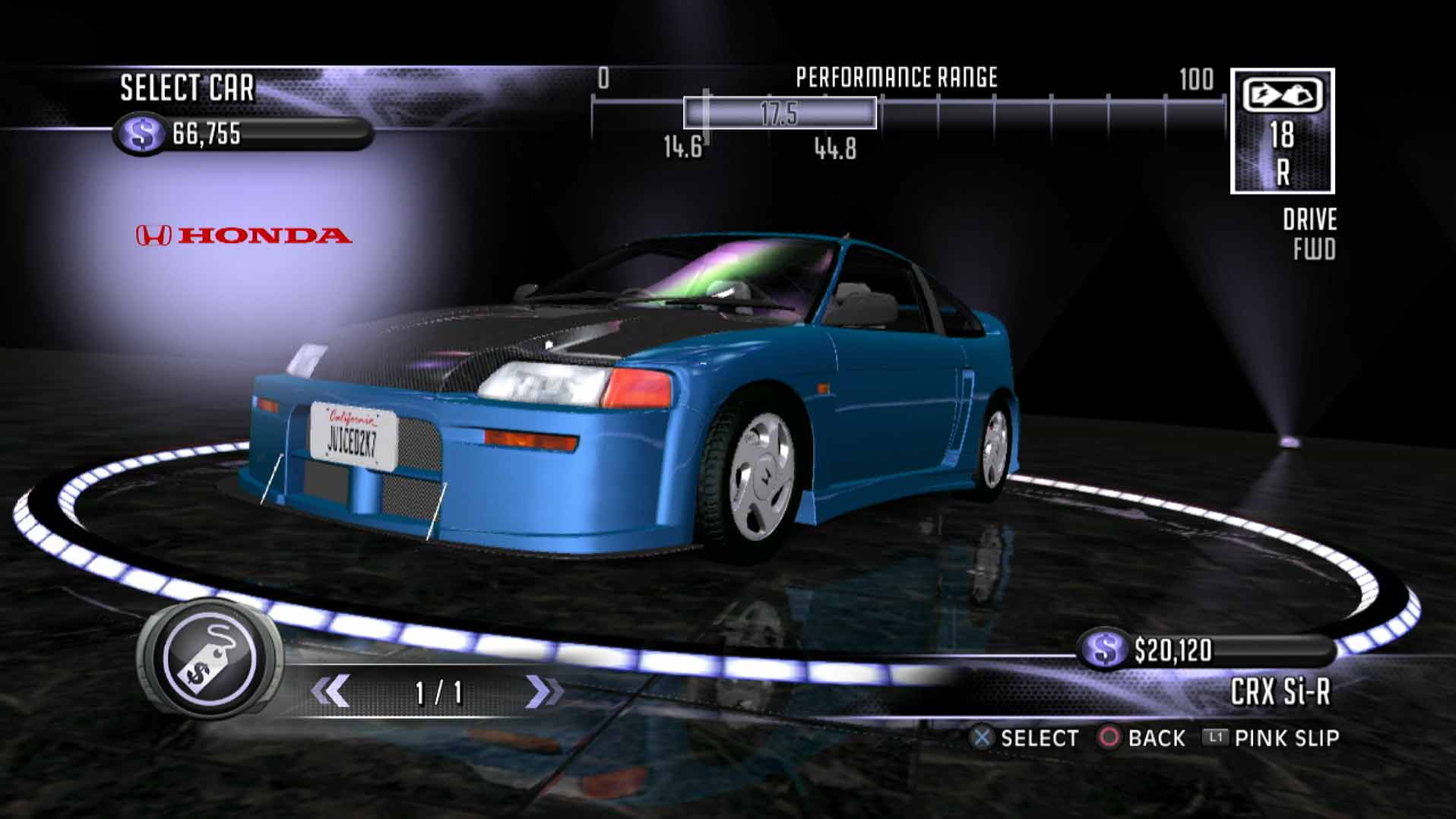Screen dimensions: 1456x819
Task: Choose the Select option
Action: click(1024, 738)
